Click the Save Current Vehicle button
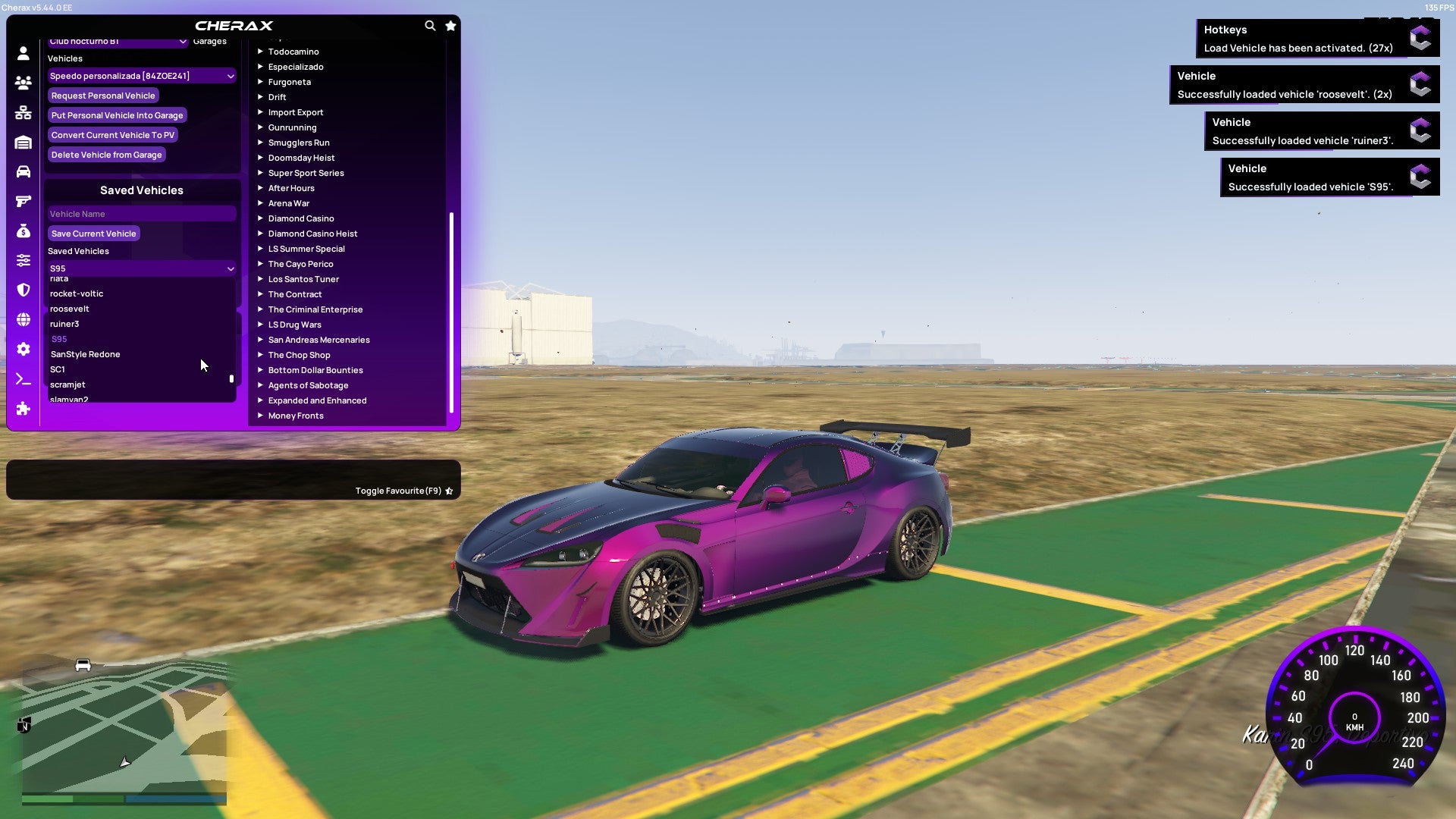This screenshot has width=1456, height=819. (x=93, y=233)
